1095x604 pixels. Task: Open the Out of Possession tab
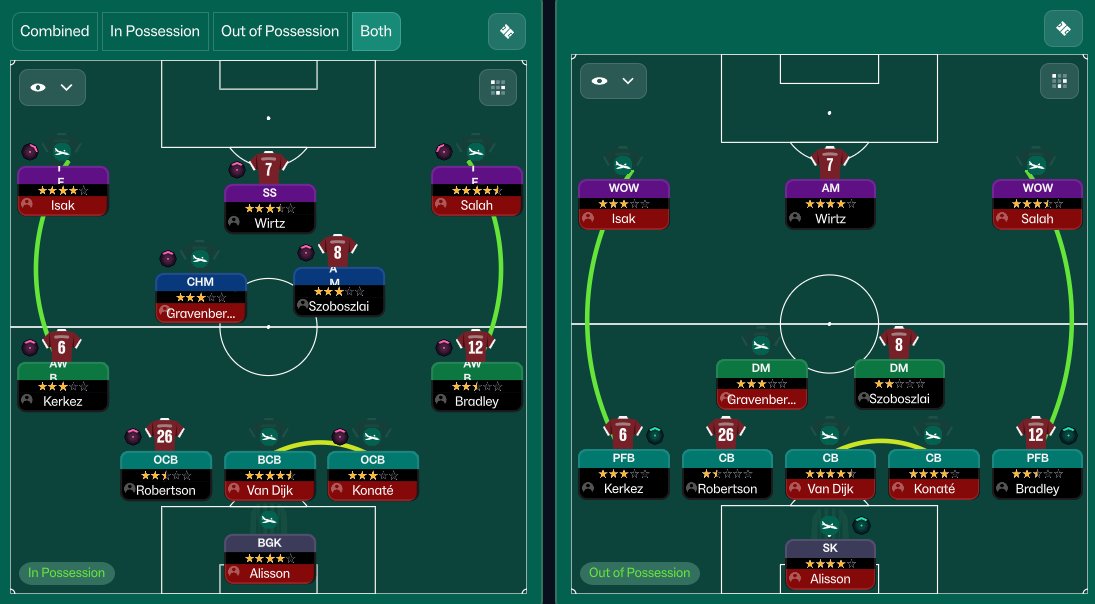pos(280,31)
